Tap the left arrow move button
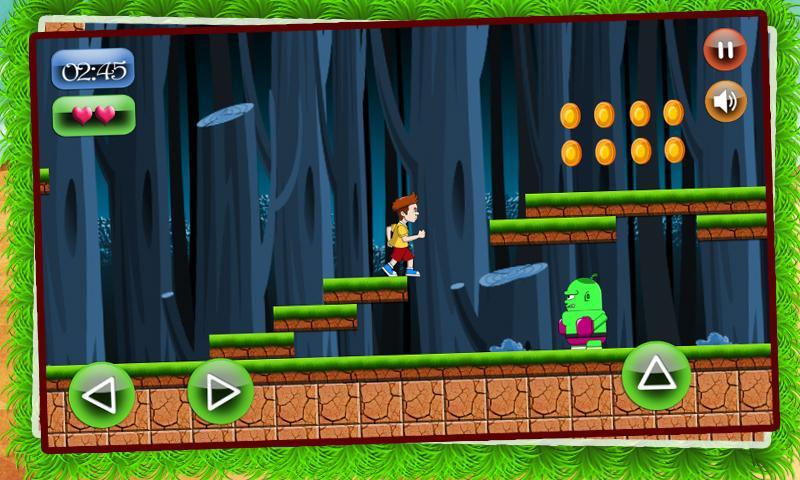Viewport: 800px width, 480px height. 101,395
